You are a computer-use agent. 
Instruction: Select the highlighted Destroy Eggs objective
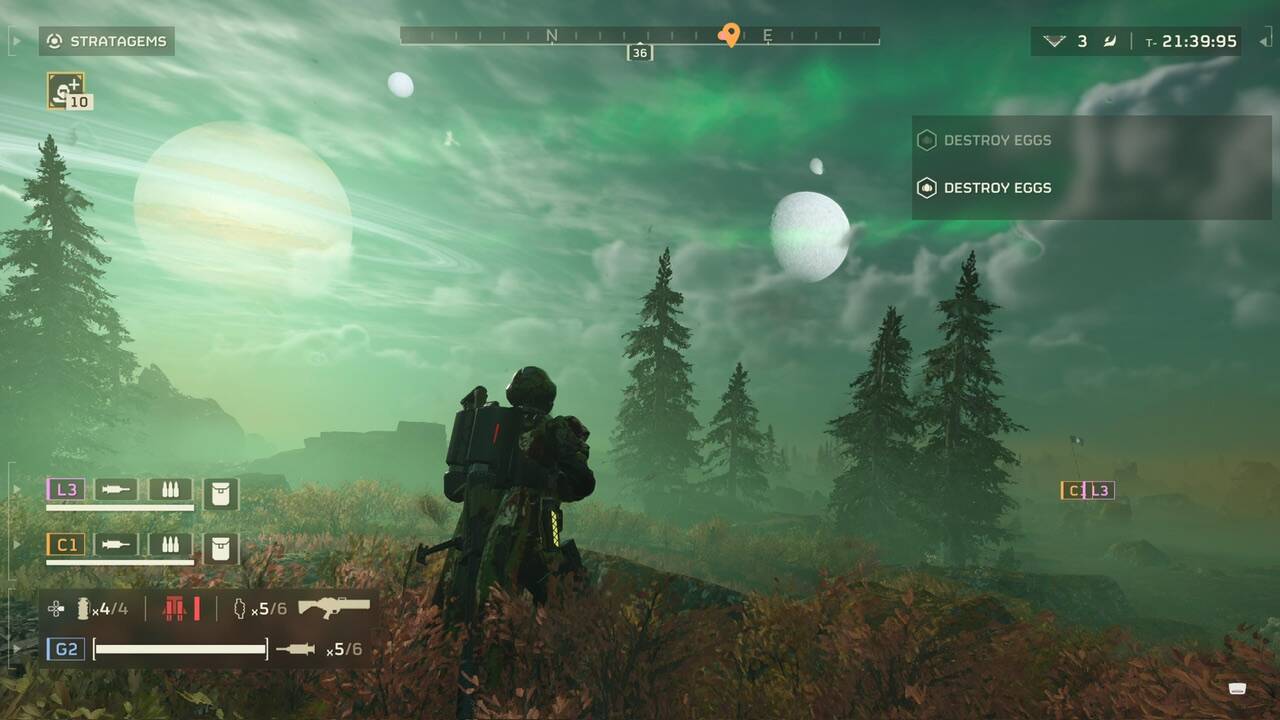click(x=997, y=187)
